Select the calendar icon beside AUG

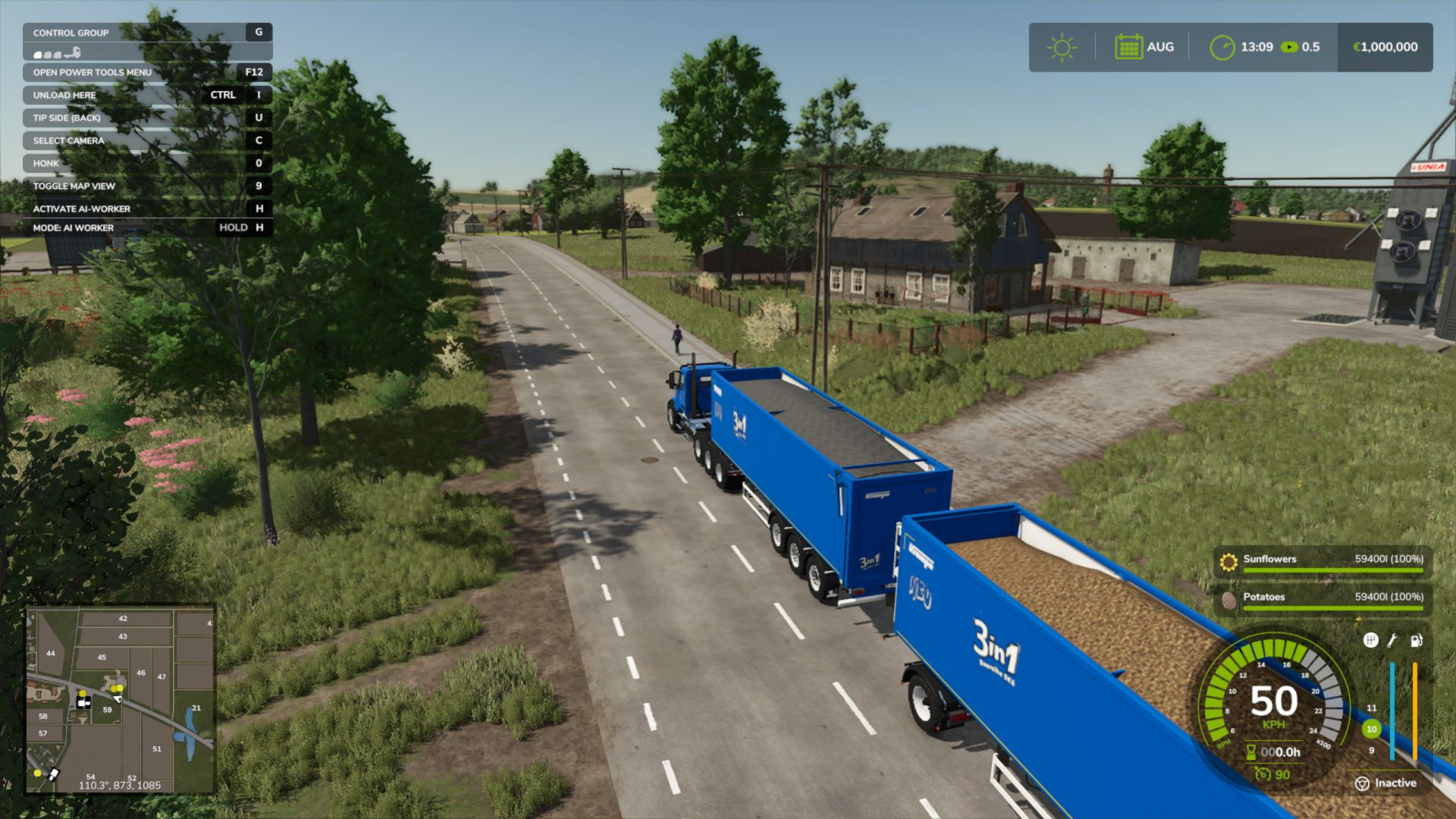(1128, 47)
